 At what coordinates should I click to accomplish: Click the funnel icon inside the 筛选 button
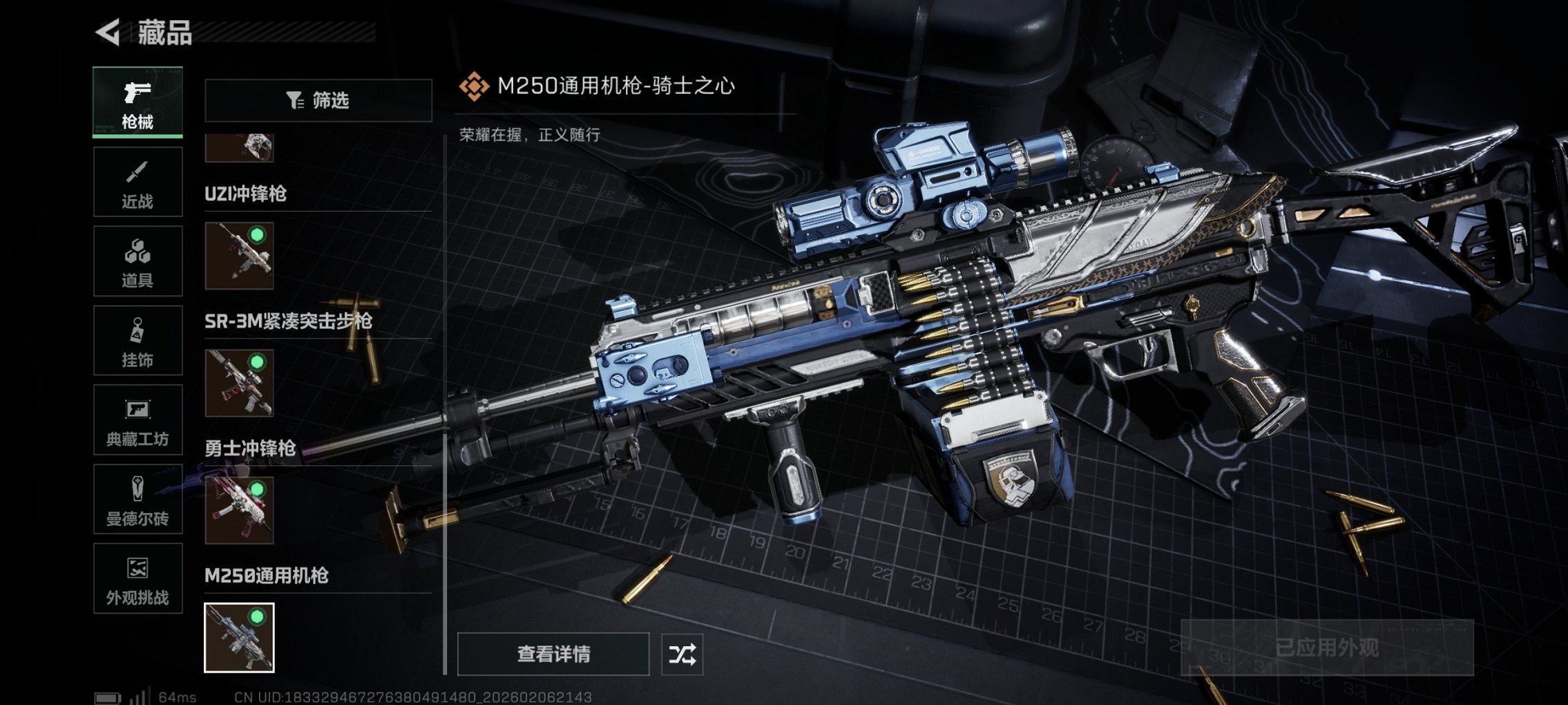tap(296, 101)
